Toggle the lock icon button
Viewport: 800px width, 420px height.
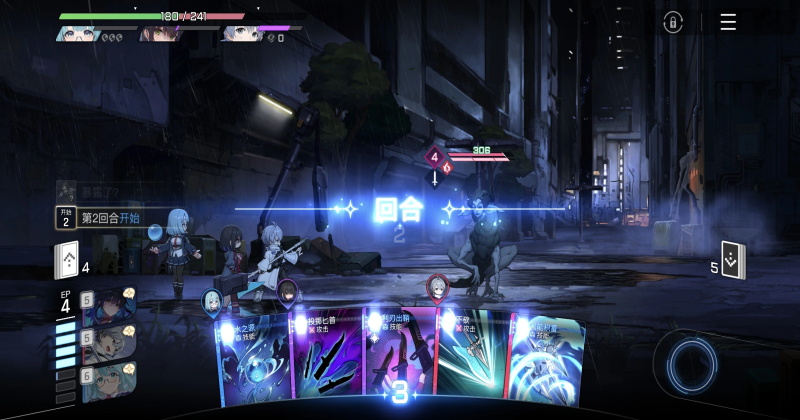tap(673, 22)
